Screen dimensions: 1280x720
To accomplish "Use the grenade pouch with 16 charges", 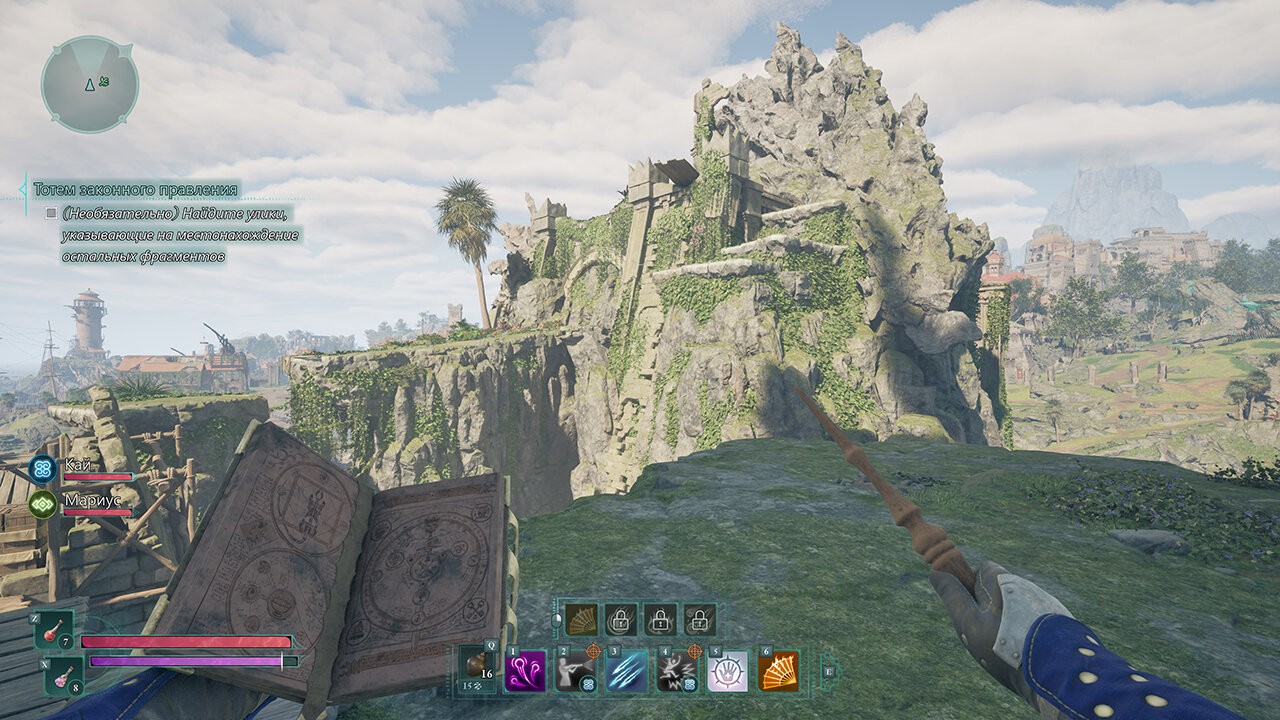I will [x=477, y=667].
